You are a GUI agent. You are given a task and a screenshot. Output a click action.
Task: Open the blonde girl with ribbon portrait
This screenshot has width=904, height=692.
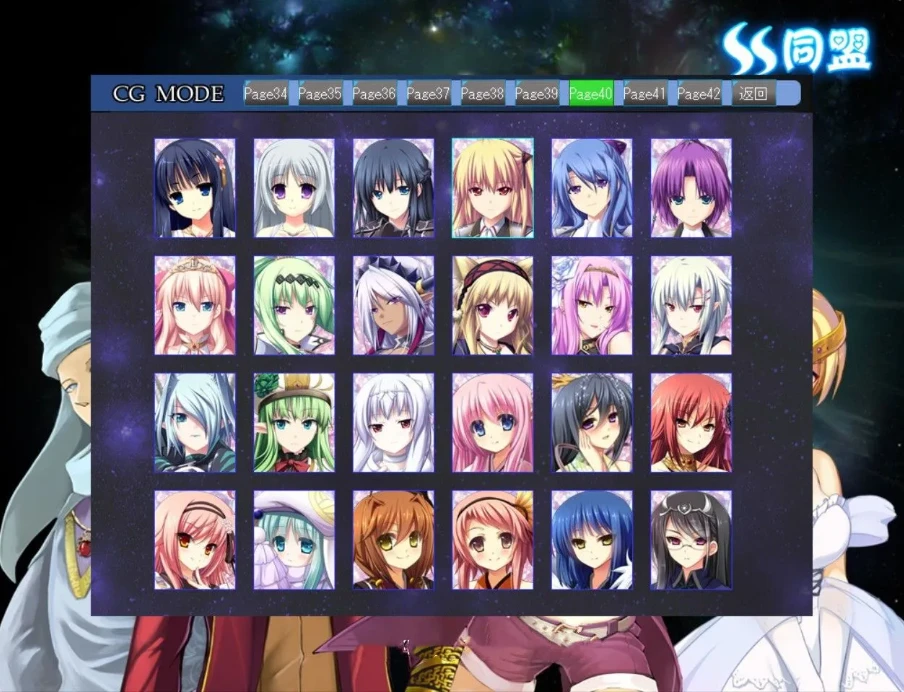click(492, 188)
